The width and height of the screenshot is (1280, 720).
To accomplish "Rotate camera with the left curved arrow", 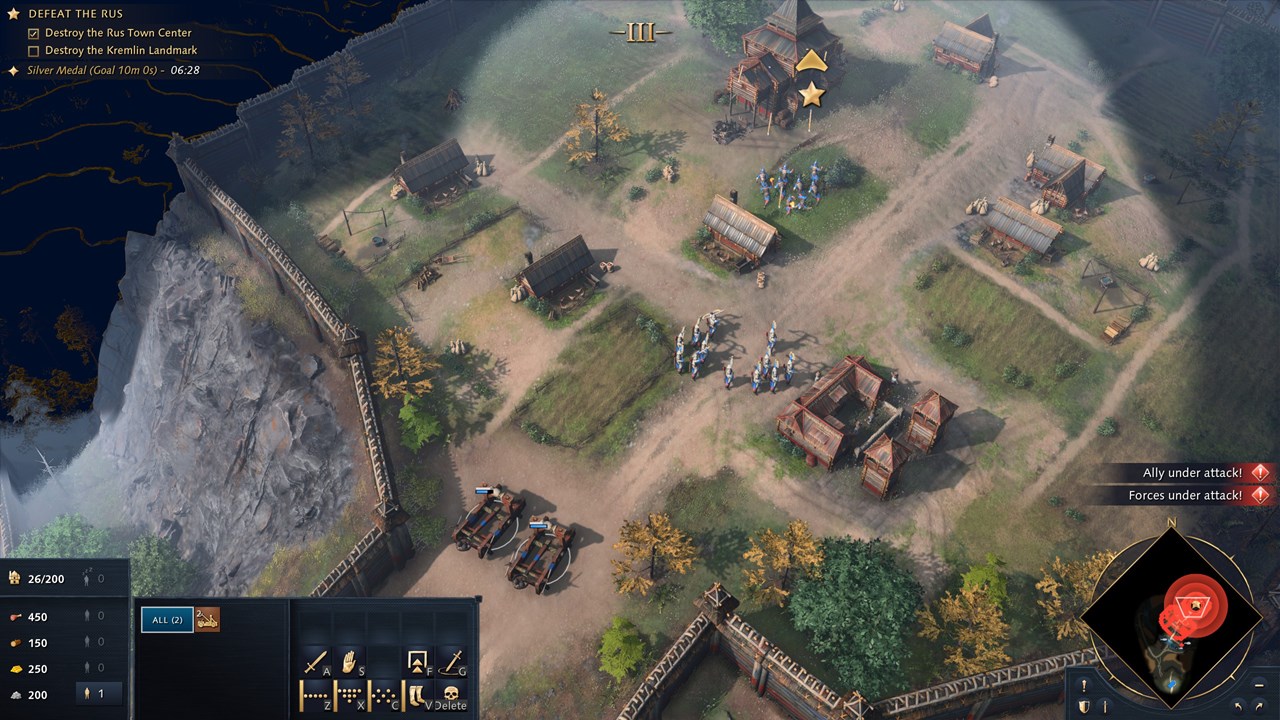I will [1239, 707].
